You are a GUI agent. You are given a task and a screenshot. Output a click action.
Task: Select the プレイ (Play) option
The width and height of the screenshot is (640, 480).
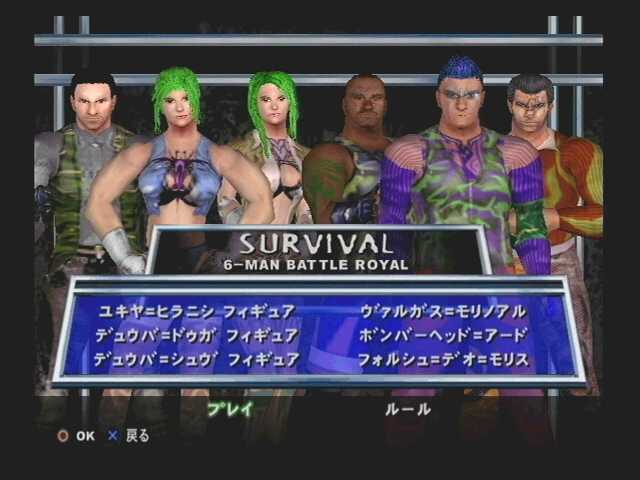click(230, 408)
